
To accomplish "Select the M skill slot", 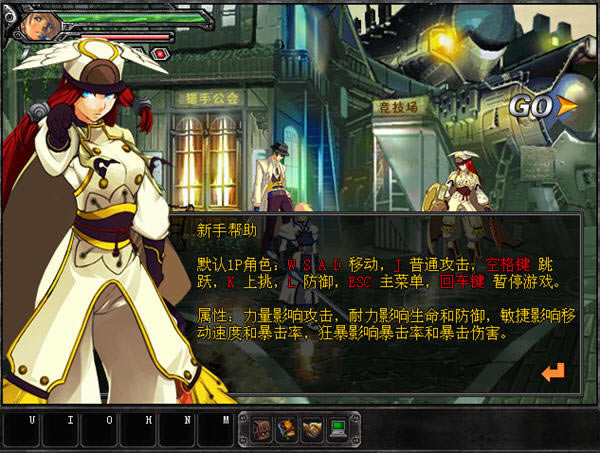I will coord(216,430).
